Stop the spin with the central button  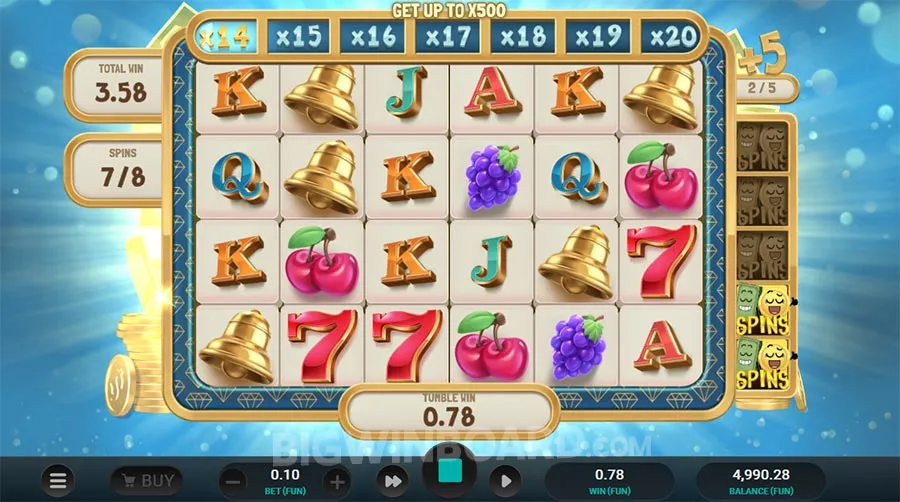click(x=450, y=474)
